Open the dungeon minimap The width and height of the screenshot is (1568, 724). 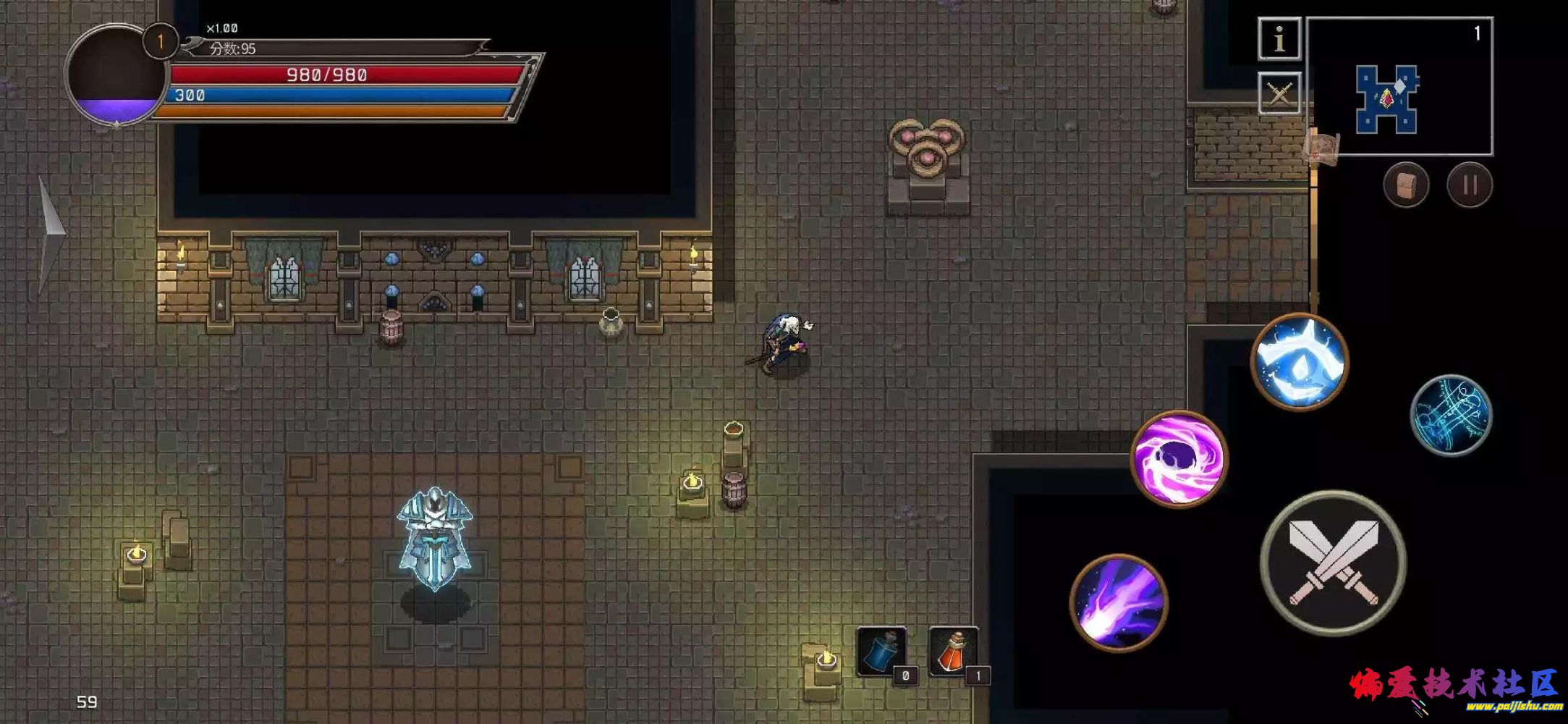(1399, 87)
